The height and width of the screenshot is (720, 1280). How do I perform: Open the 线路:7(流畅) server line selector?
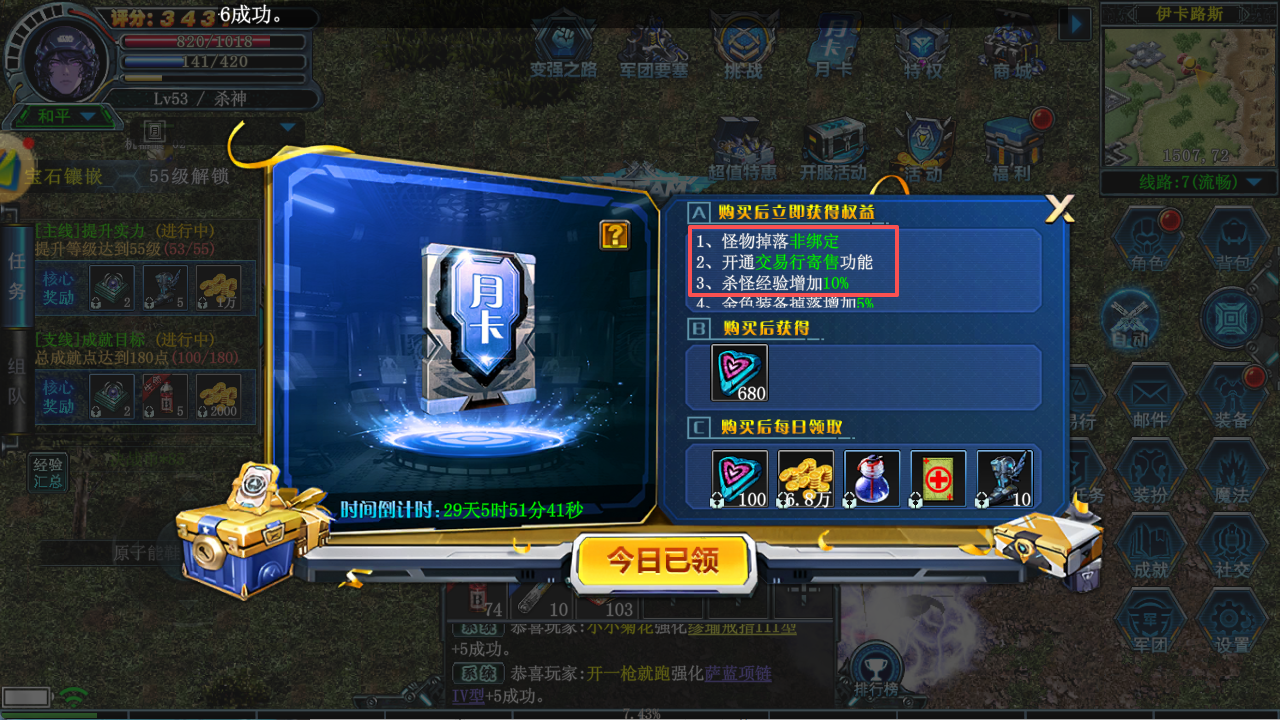[x=1190, y=183]
